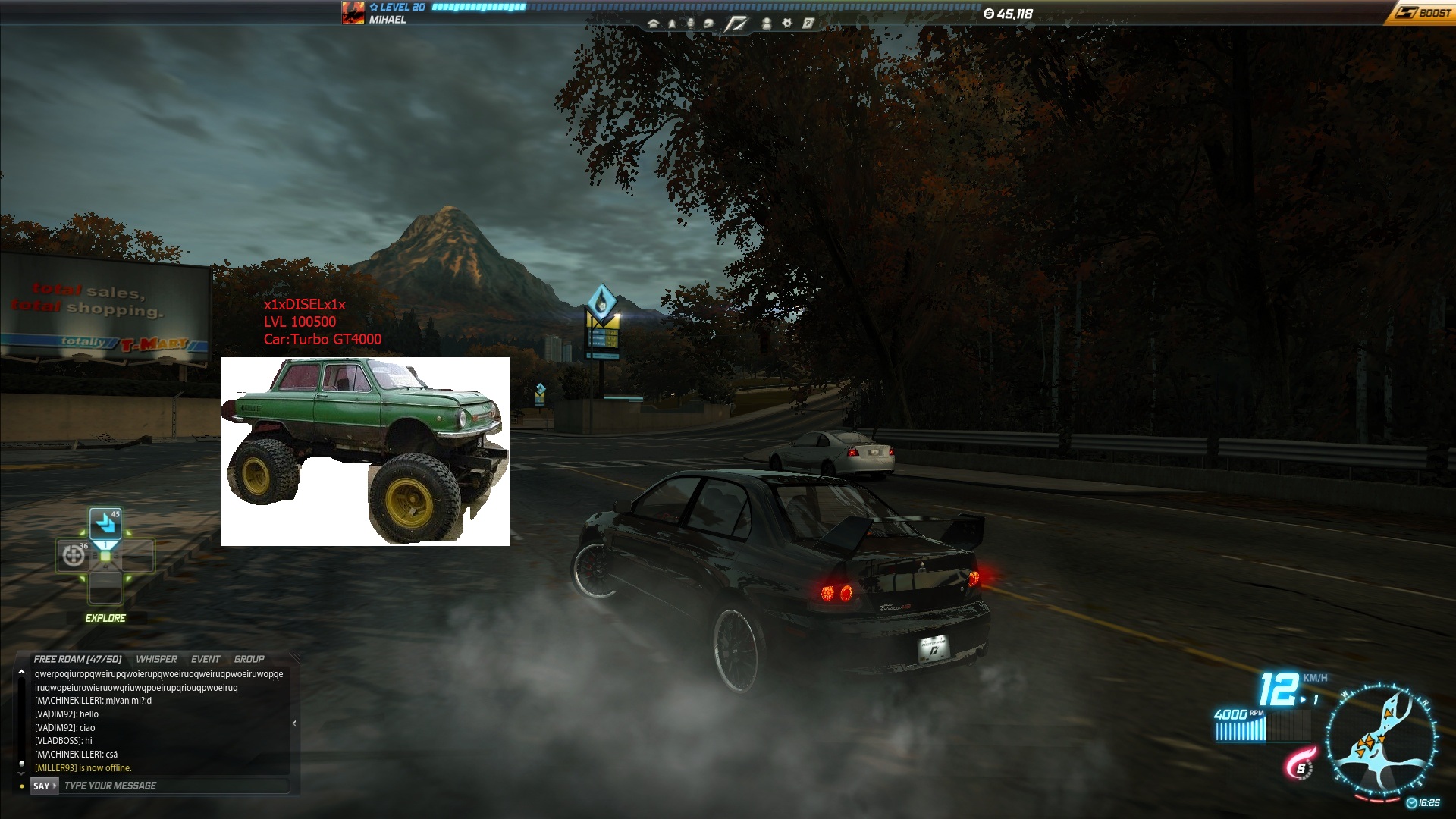Viewport: 1456px width, 819px height.
Task: Click the Type Your Message chat field
Action: [174, 786]
